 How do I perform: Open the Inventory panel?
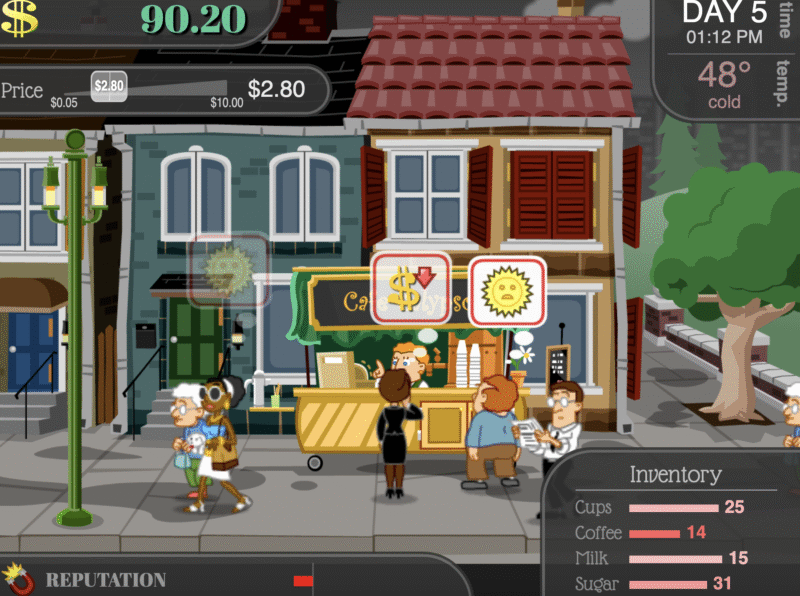[x=674, y=474]
